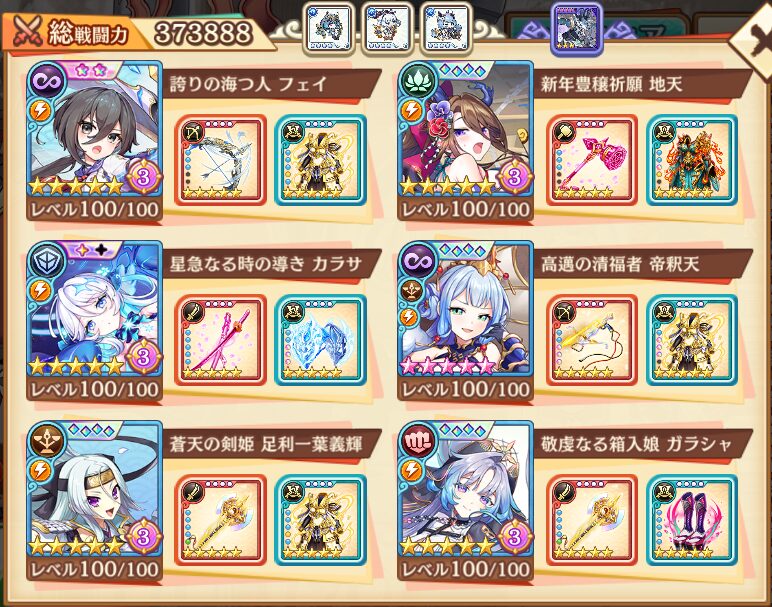
Task: Select 足利一葉義輝's golden sword weapon slot
Action: 221,520
